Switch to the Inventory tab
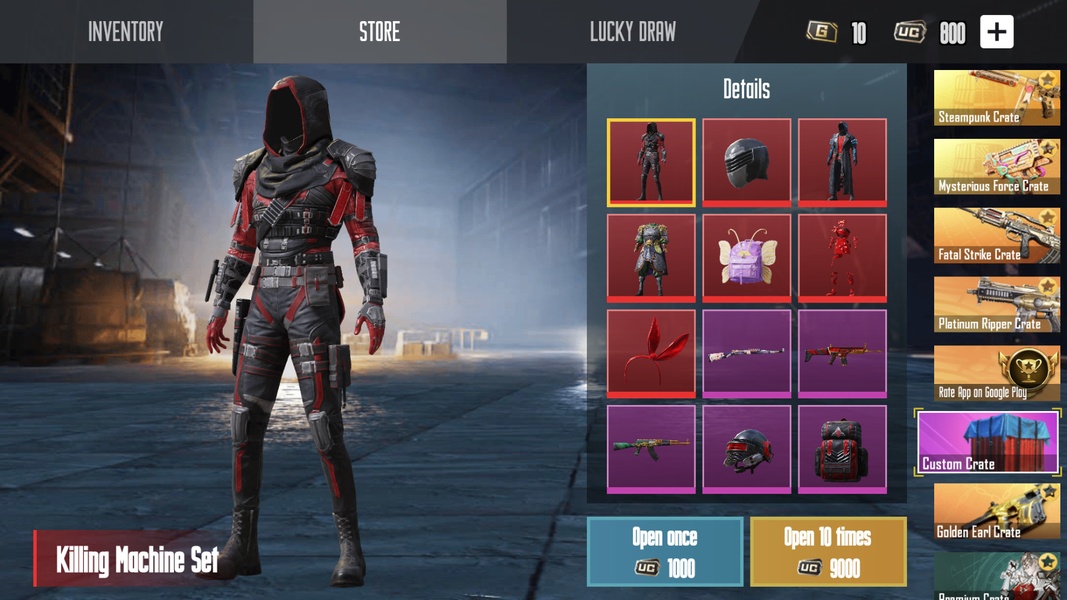This screenshot has width=1067, height=600. click(x=126, y=32)
